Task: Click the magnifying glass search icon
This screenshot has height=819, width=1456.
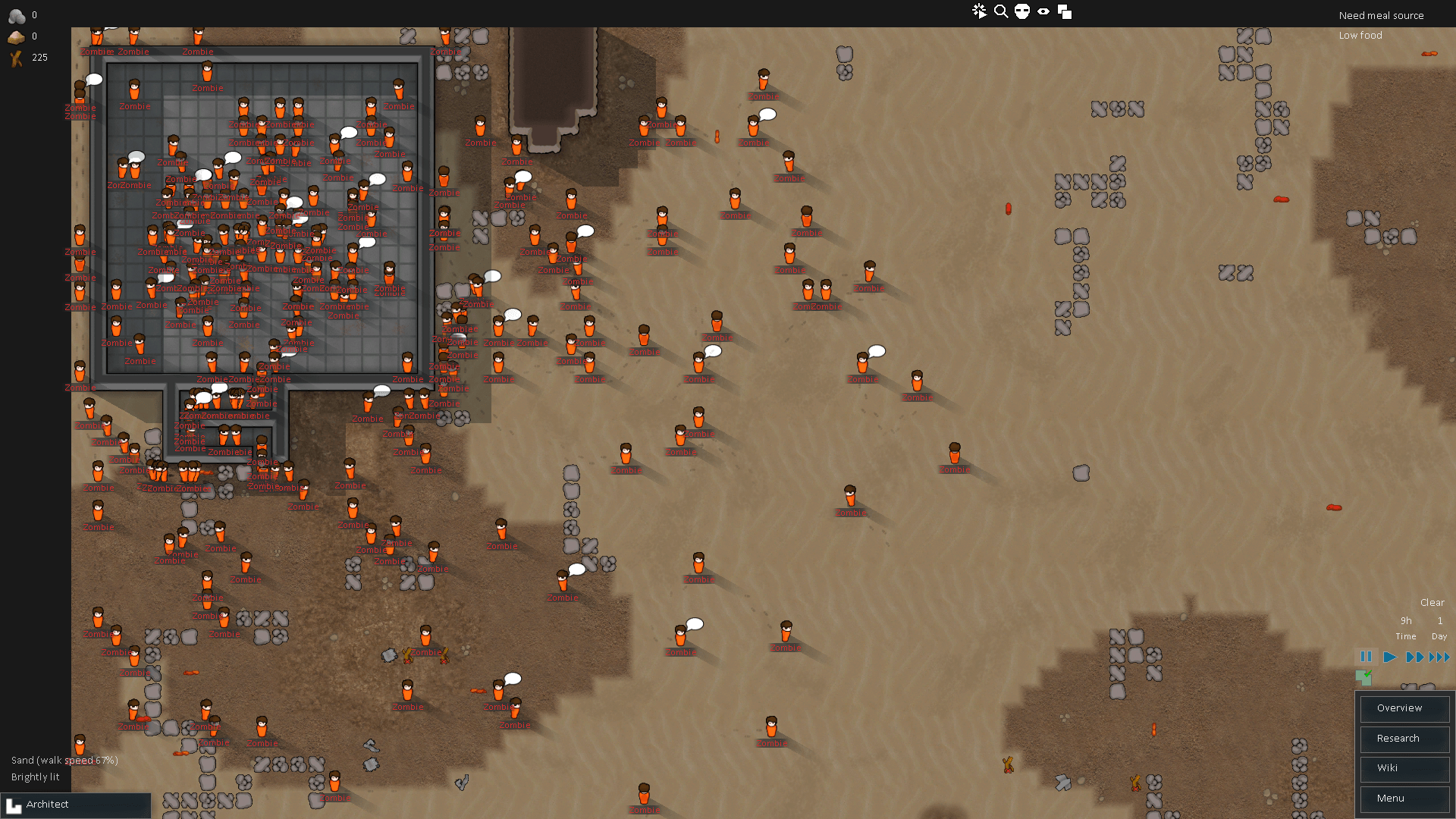Action: [x=1001, y=11]
